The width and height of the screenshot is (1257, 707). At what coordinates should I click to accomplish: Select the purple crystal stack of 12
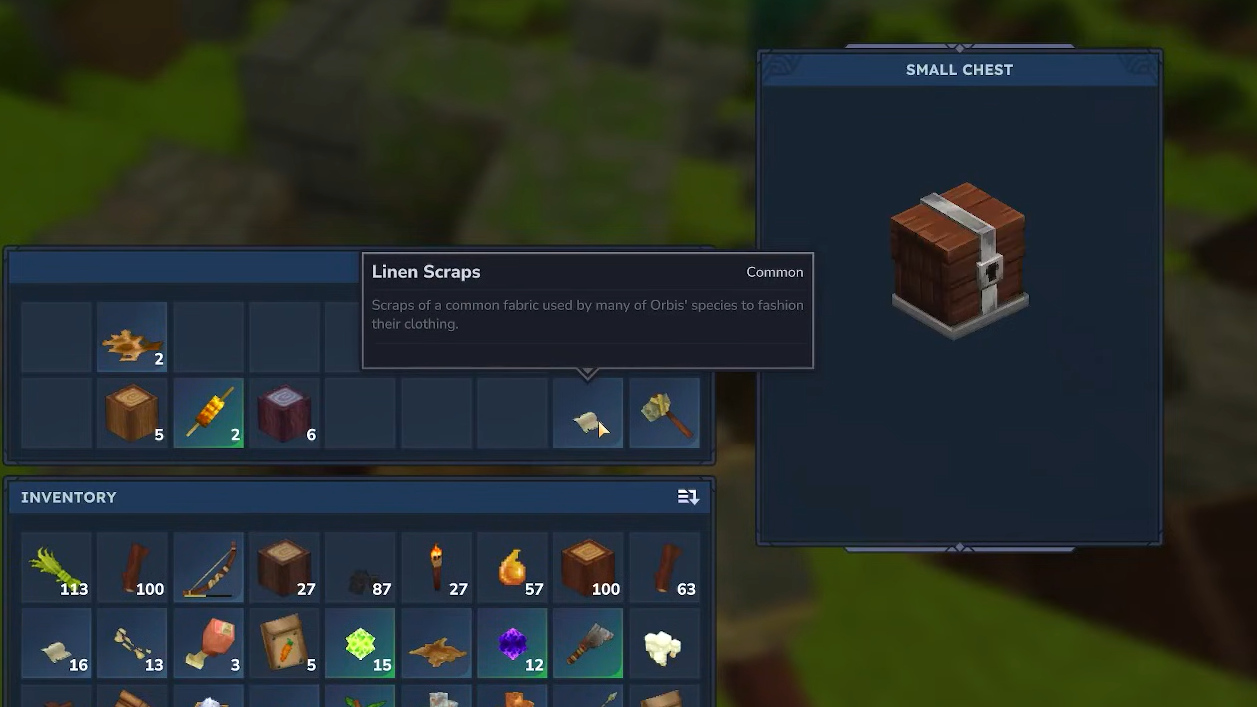tap(512, 645)
